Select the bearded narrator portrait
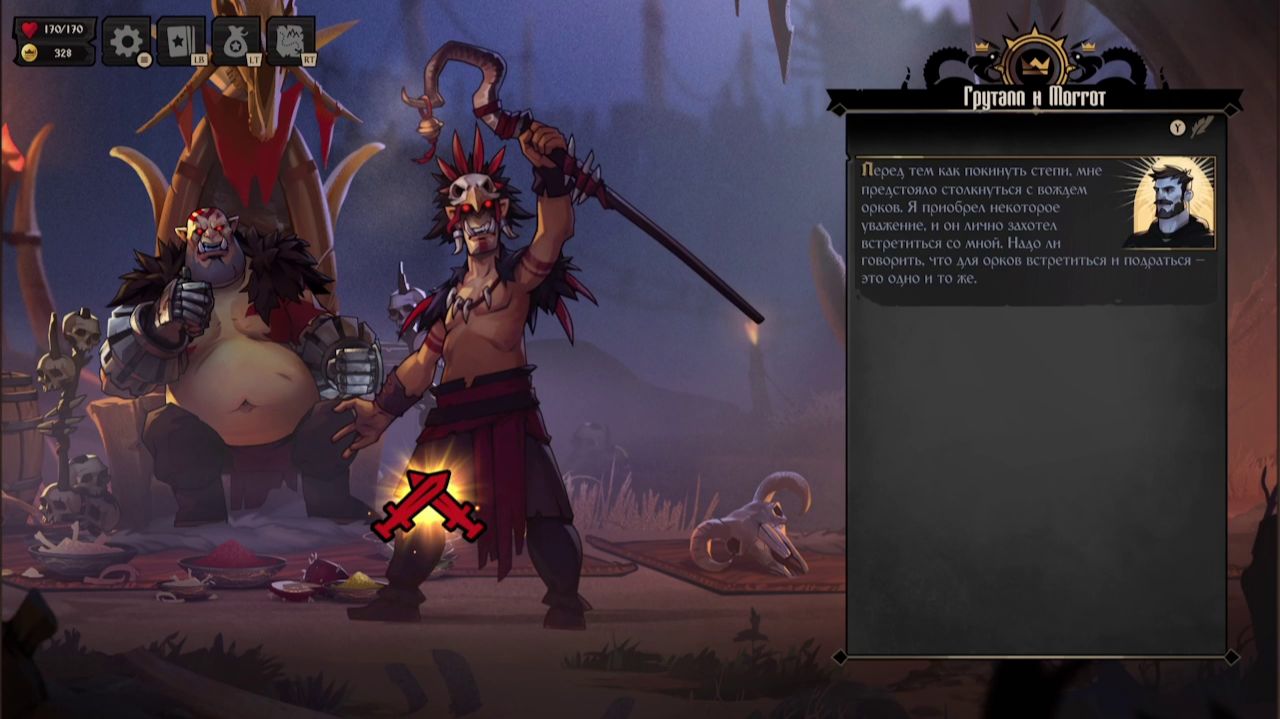Image resolution: width=1280 pixels, height=719 pixels. 1167,203
